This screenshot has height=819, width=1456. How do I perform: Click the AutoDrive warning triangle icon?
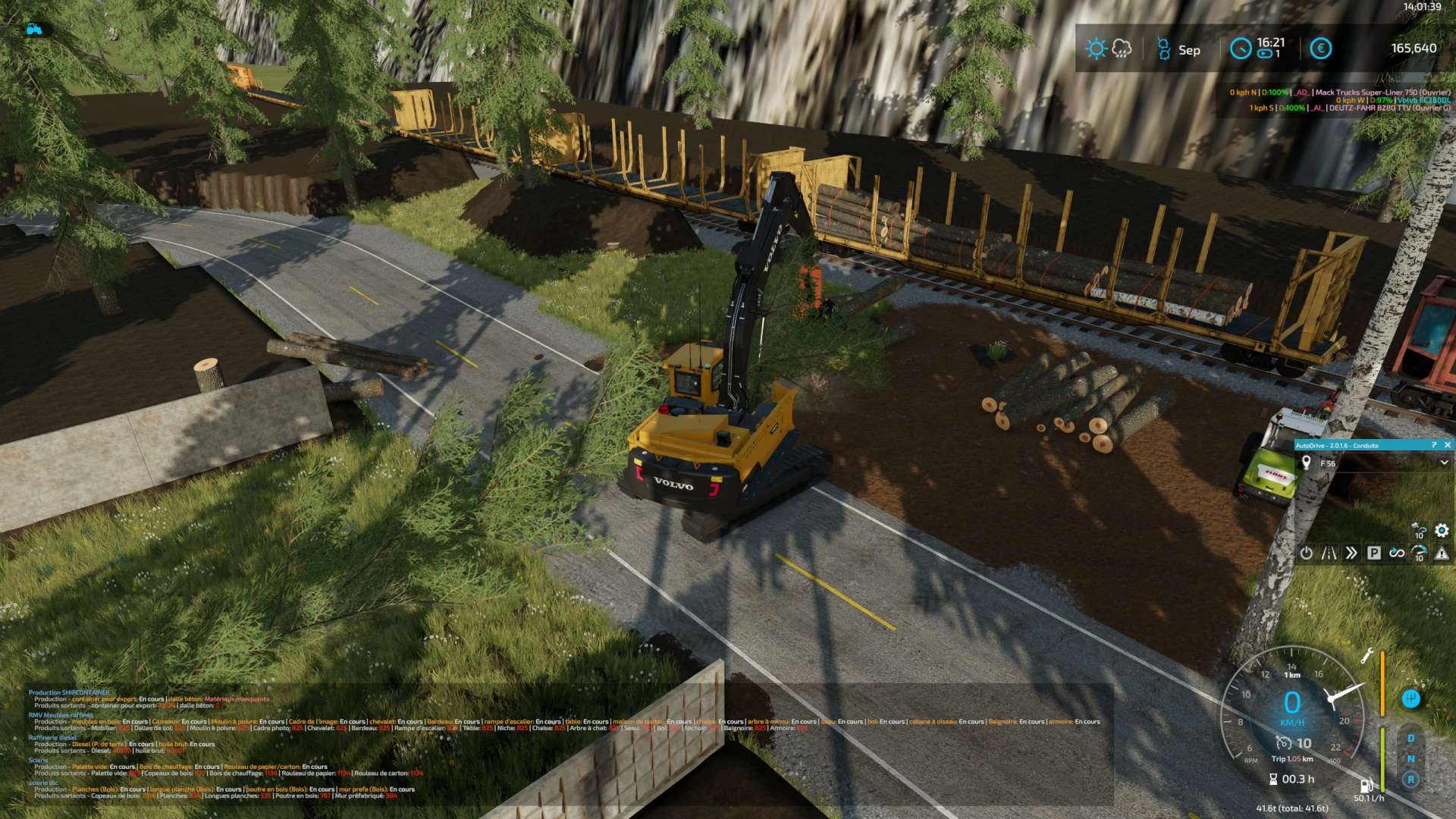[x=1442, y=554]
